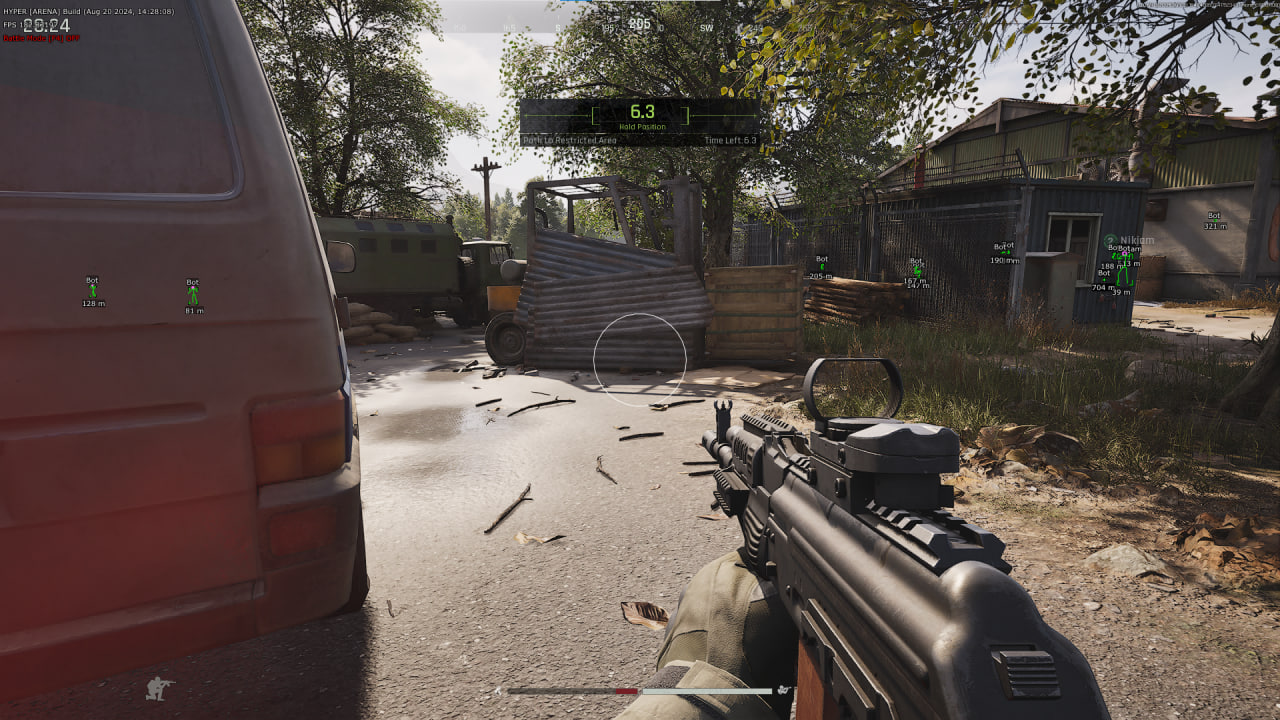The image size is (1280, 720).
Task: Pick the Bot marker at 321 m
Action: (x=1214, y=220)
